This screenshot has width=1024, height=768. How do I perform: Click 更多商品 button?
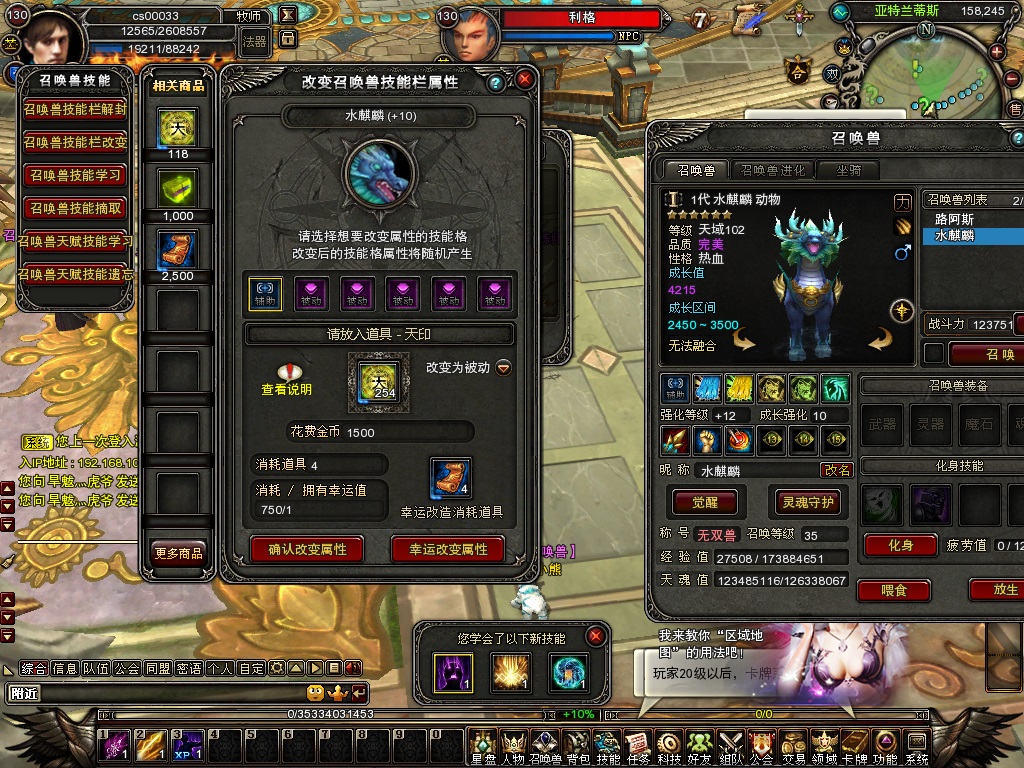178,553
